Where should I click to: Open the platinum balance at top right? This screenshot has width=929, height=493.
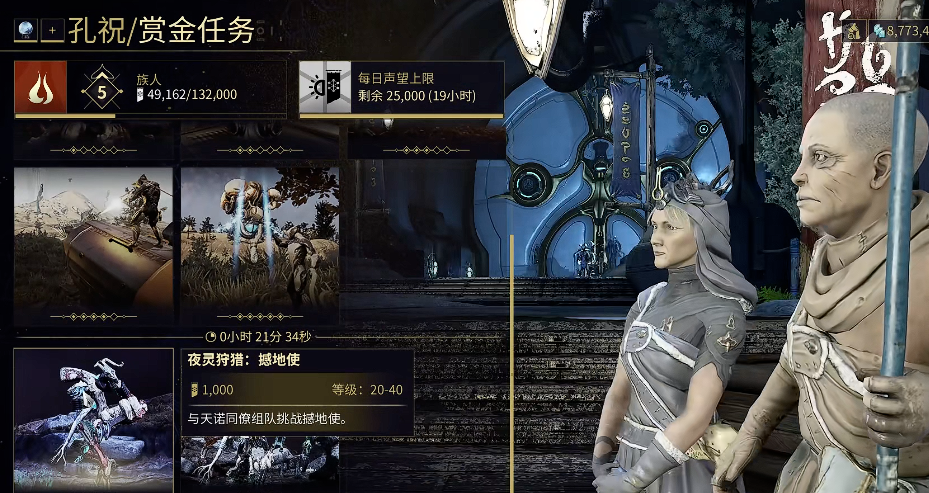pos(900,31)
